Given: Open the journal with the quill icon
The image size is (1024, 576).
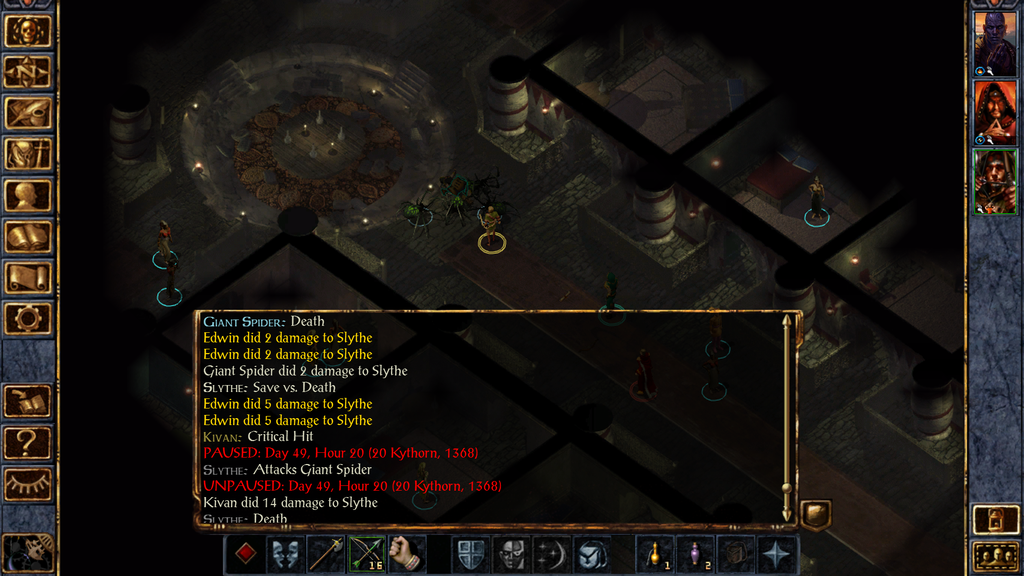Looking at the screenshot, I should (x=27, y=112).
